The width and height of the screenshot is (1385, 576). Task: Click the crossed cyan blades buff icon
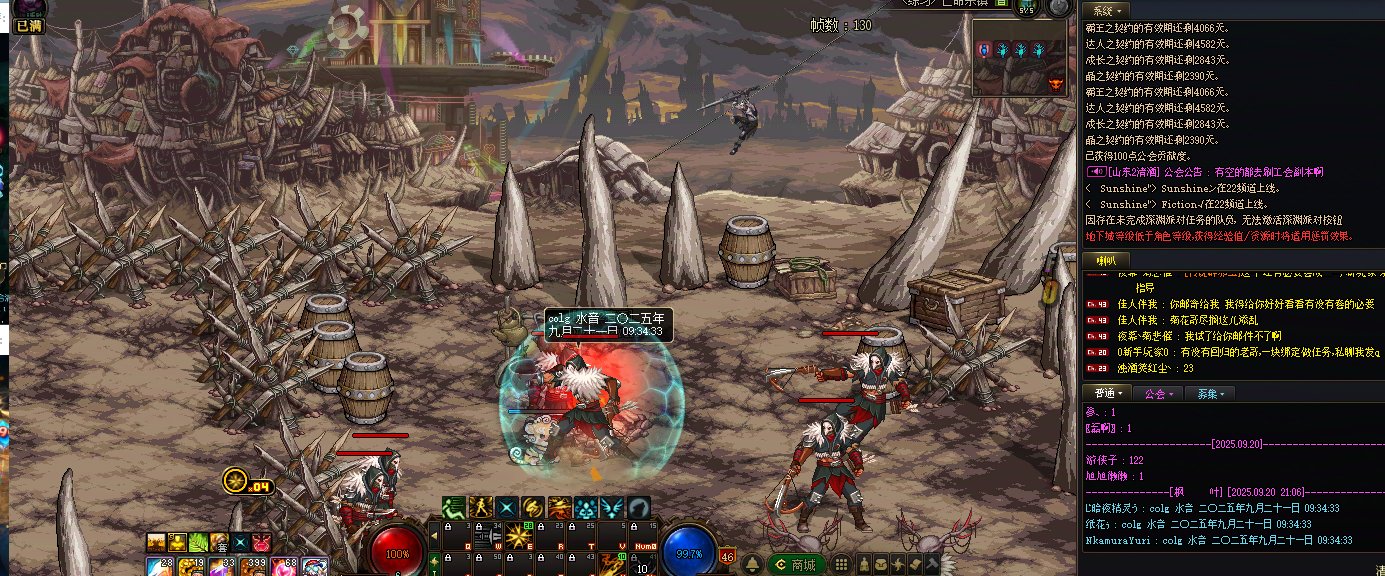tap(508, 507)
